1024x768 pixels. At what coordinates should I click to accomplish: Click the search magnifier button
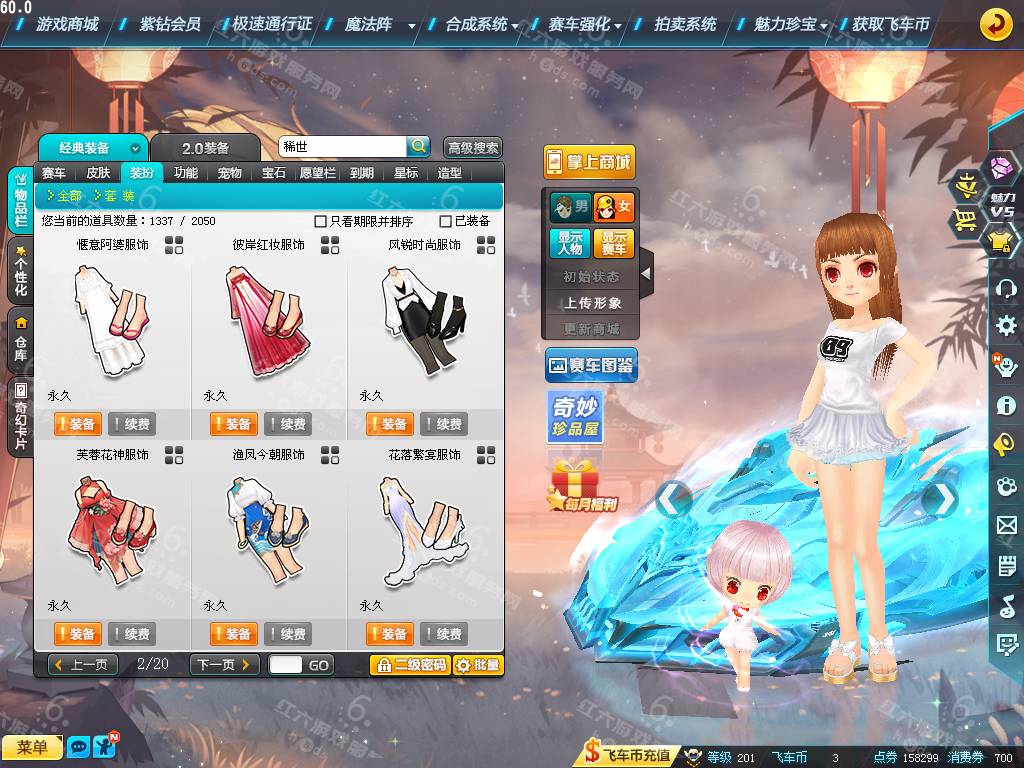tap(418, 146)
